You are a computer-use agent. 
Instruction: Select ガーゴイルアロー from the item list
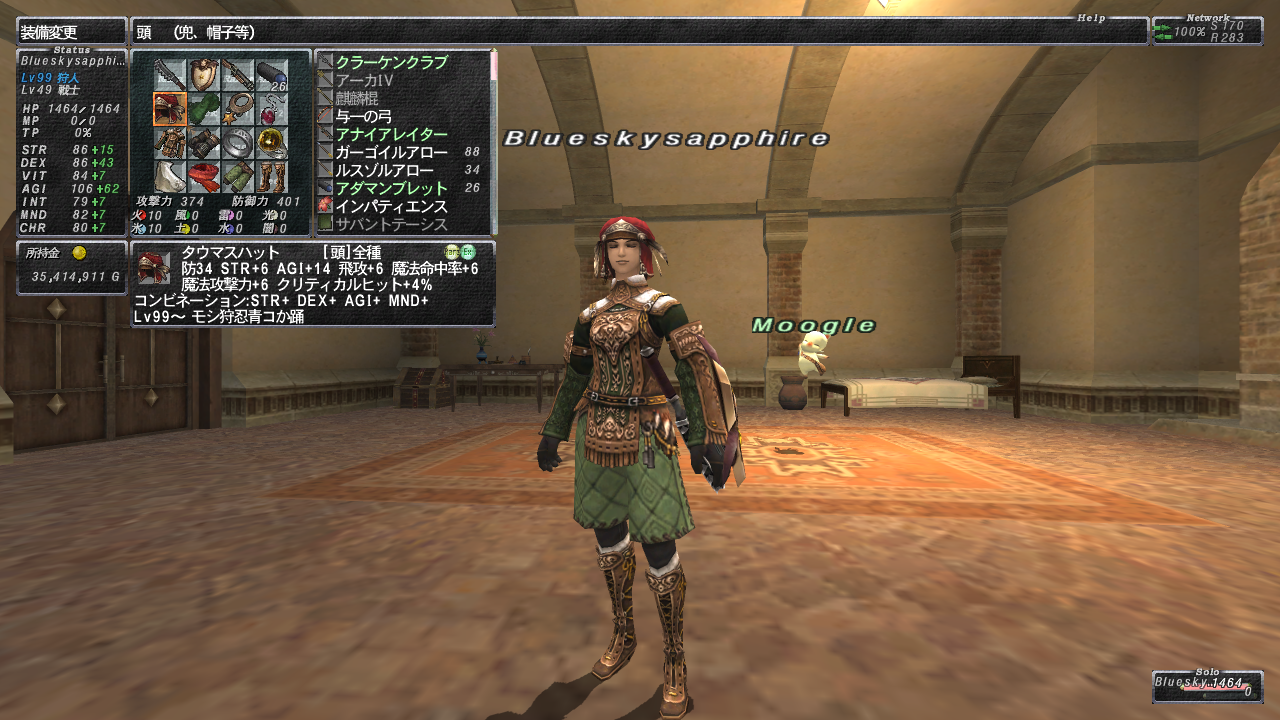(391, 152)
